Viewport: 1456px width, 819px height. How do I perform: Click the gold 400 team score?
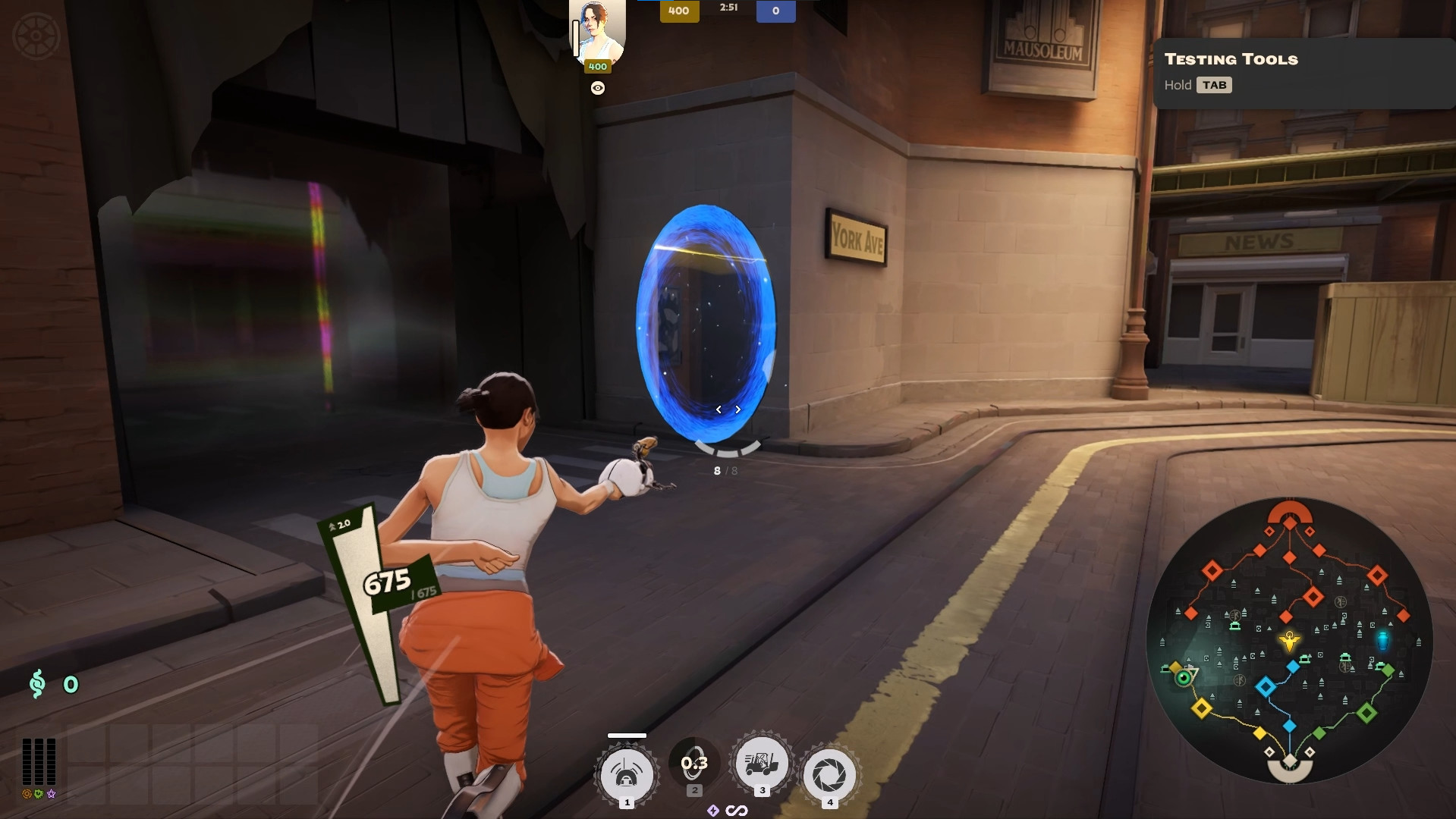coord(678,11)
